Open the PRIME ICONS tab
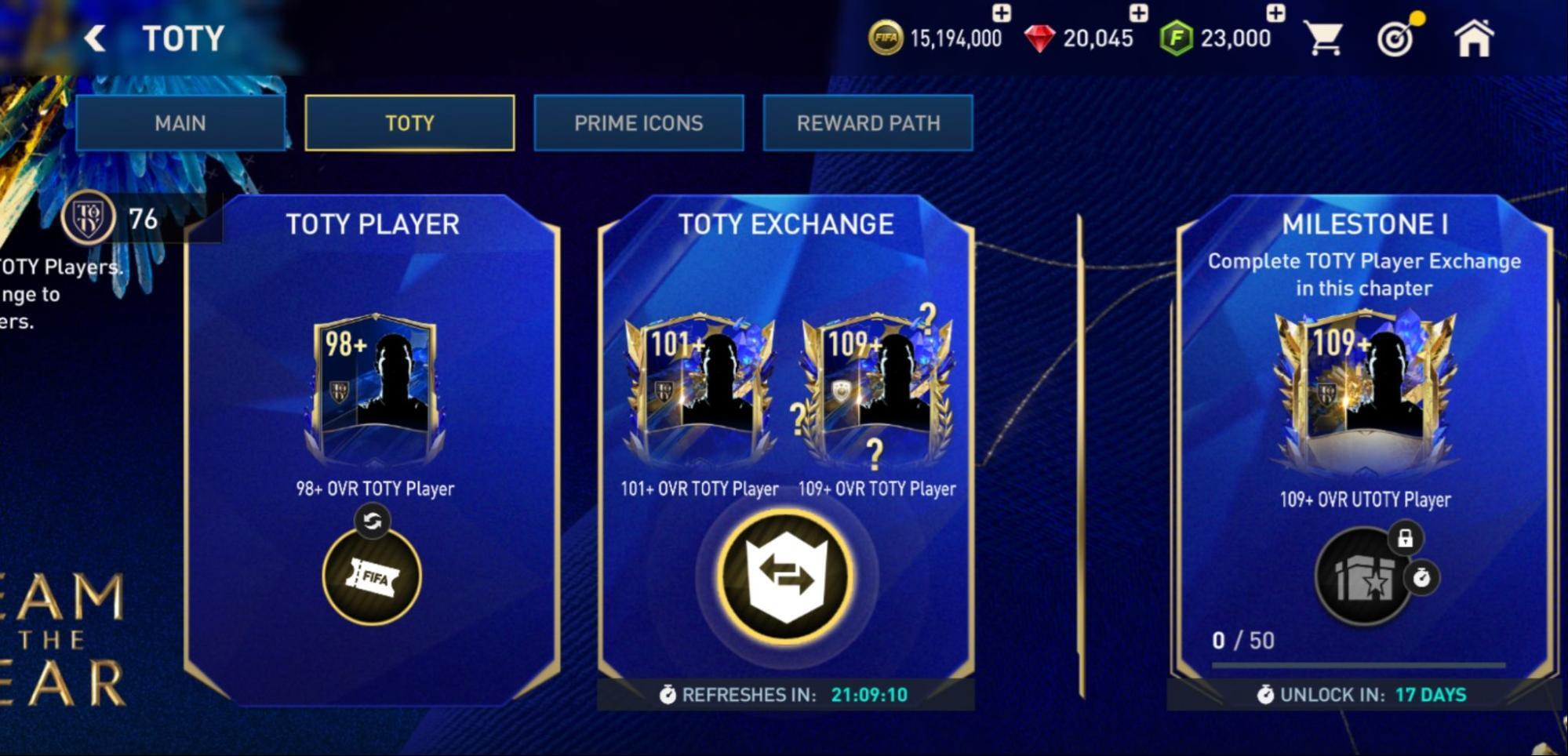The image size is (1568, 756). (639, 122)
